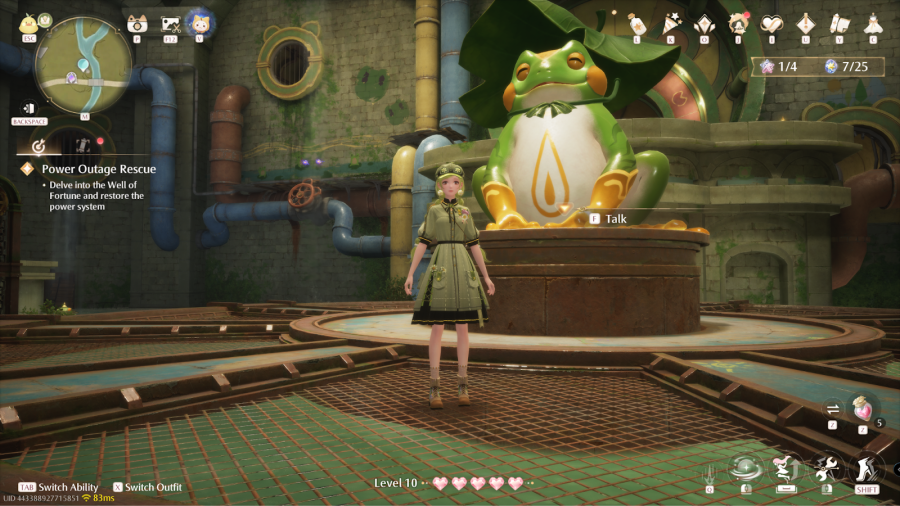Click the swap arrows item switcher

tap(832, 408)
